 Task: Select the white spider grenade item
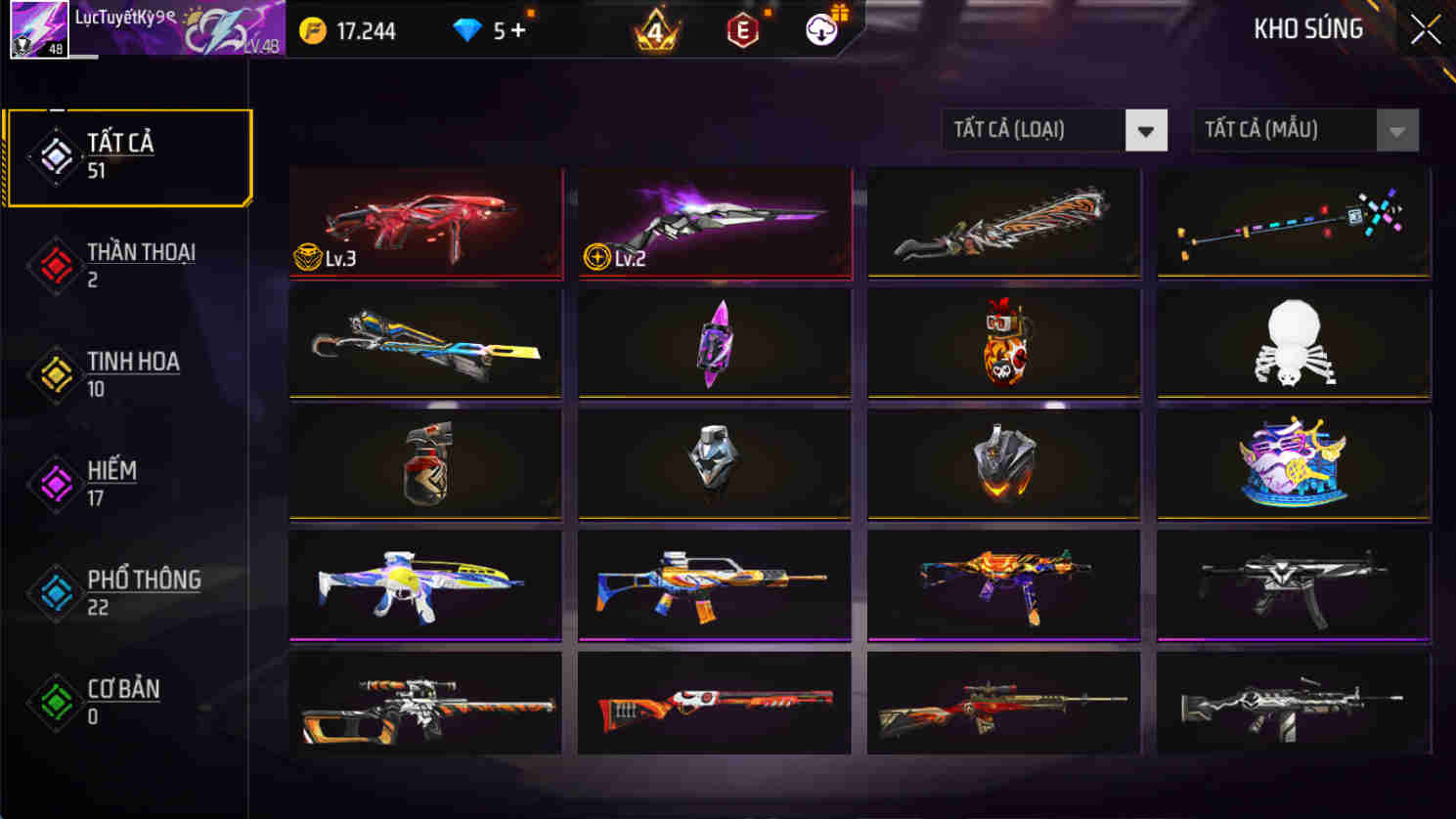point(1293,342)
